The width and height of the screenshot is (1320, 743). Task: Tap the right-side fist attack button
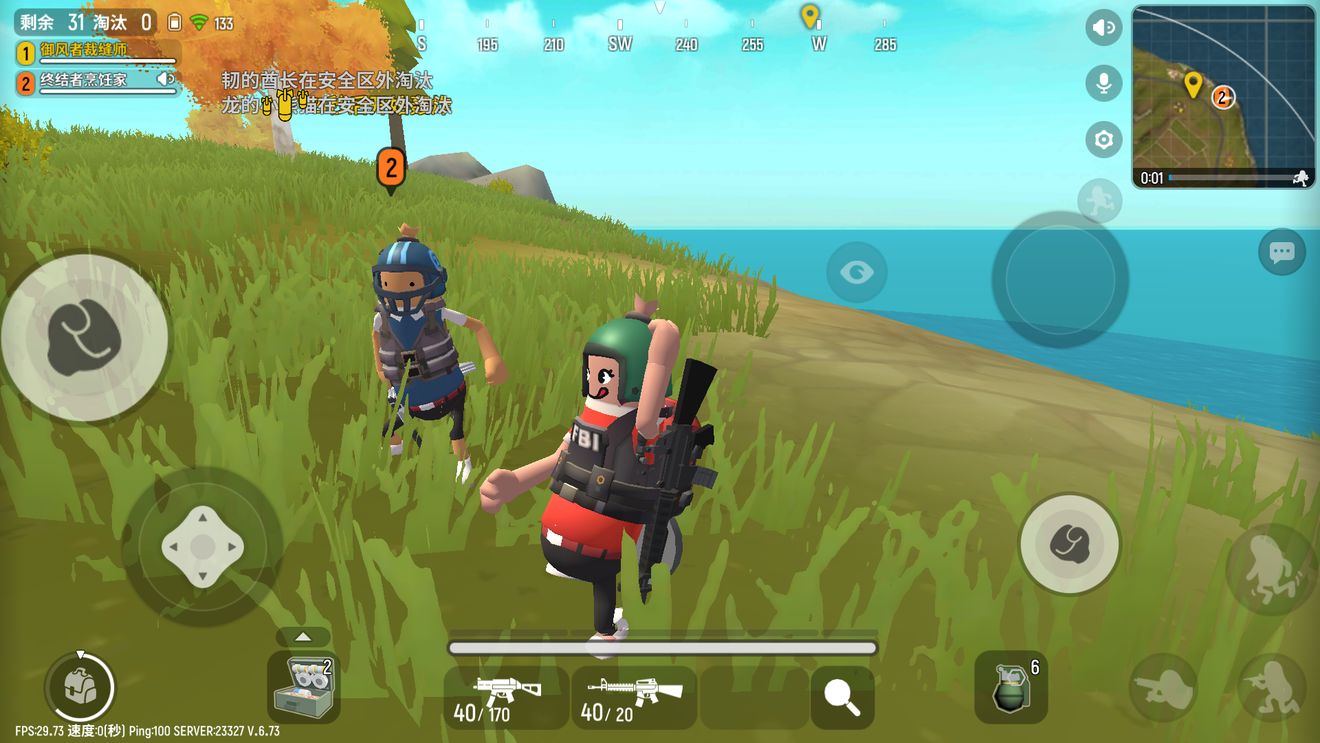tap(1069, 544)
